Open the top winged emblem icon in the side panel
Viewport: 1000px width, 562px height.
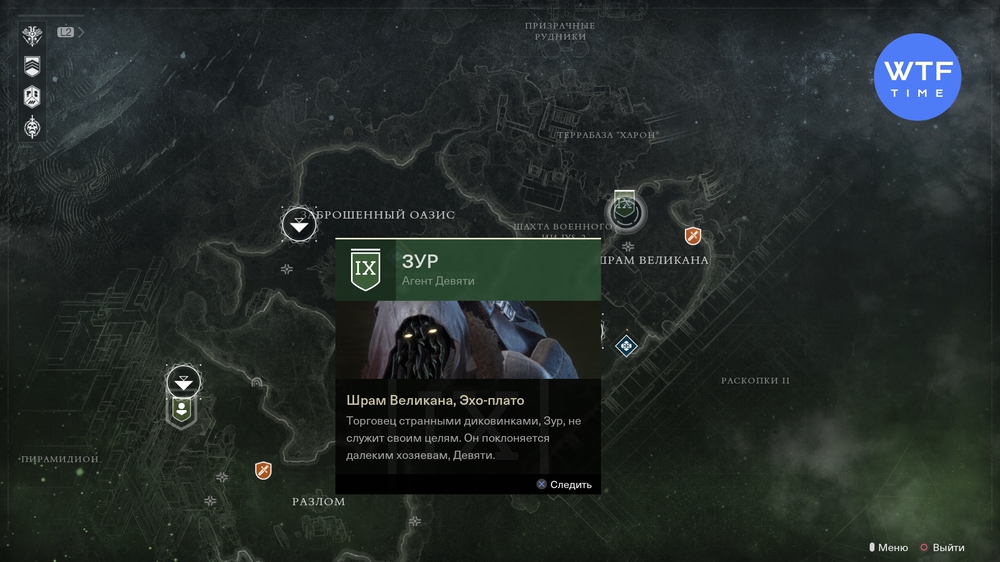click(x=33, y=37)
